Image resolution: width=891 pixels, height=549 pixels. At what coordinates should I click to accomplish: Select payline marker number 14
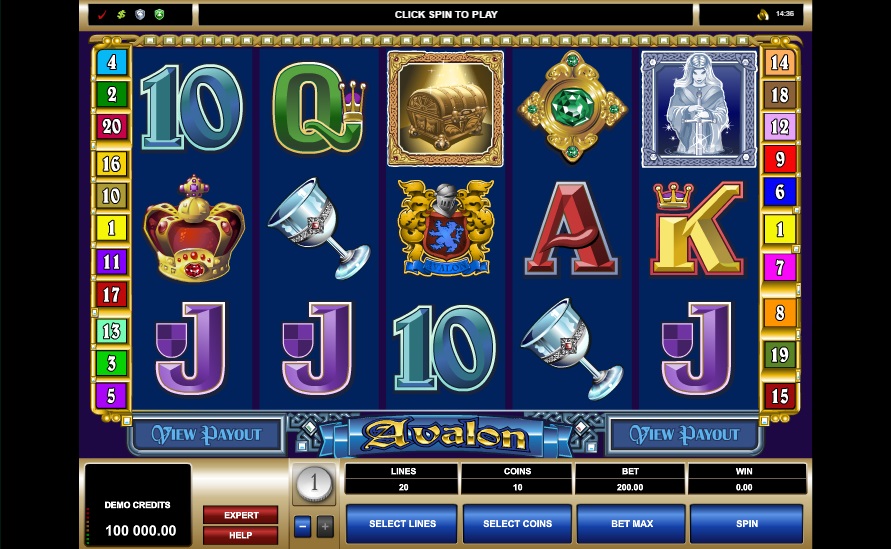[x=779, y=62]
